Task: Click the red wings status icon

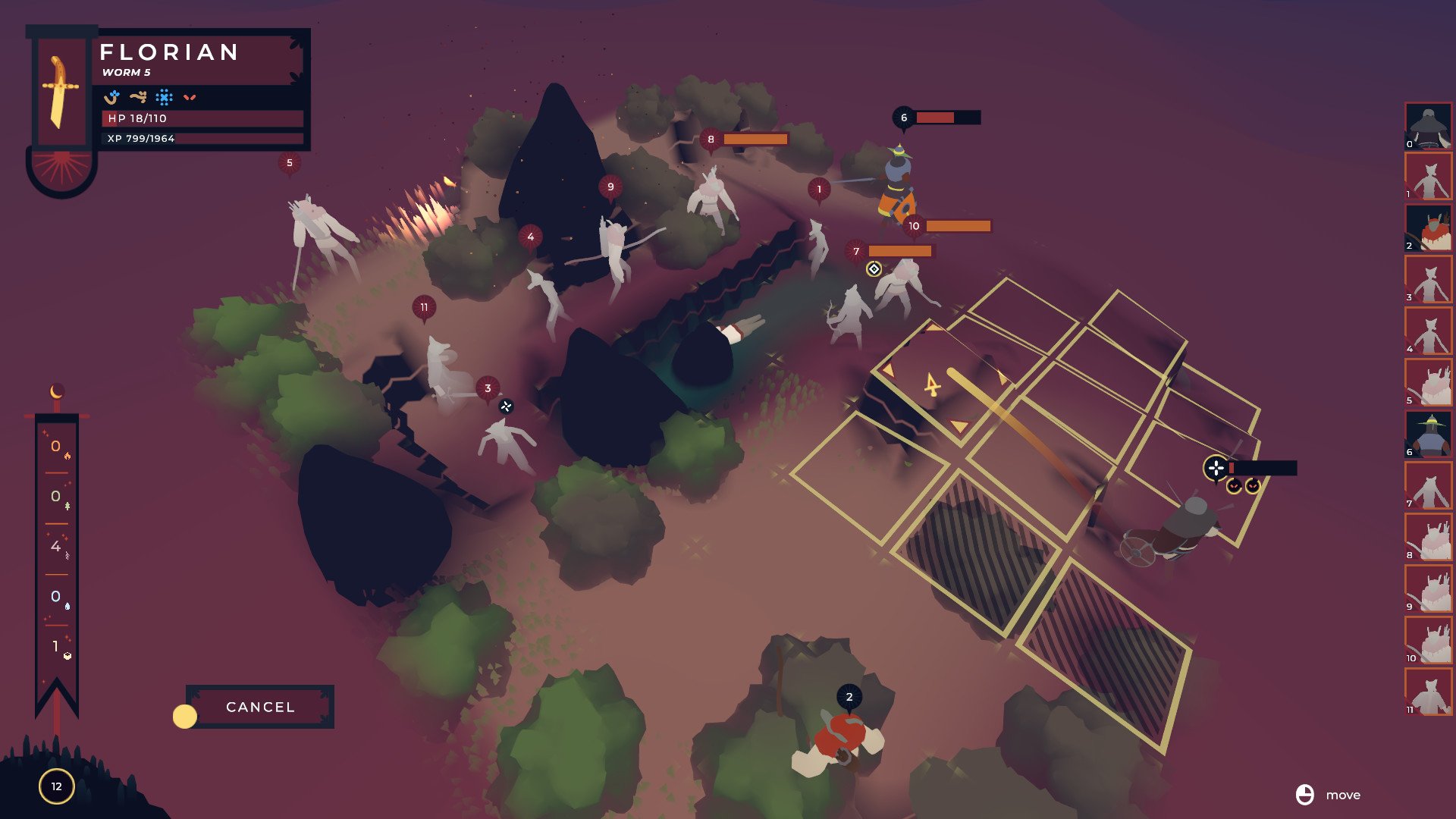Action: (x=190, y=97)
